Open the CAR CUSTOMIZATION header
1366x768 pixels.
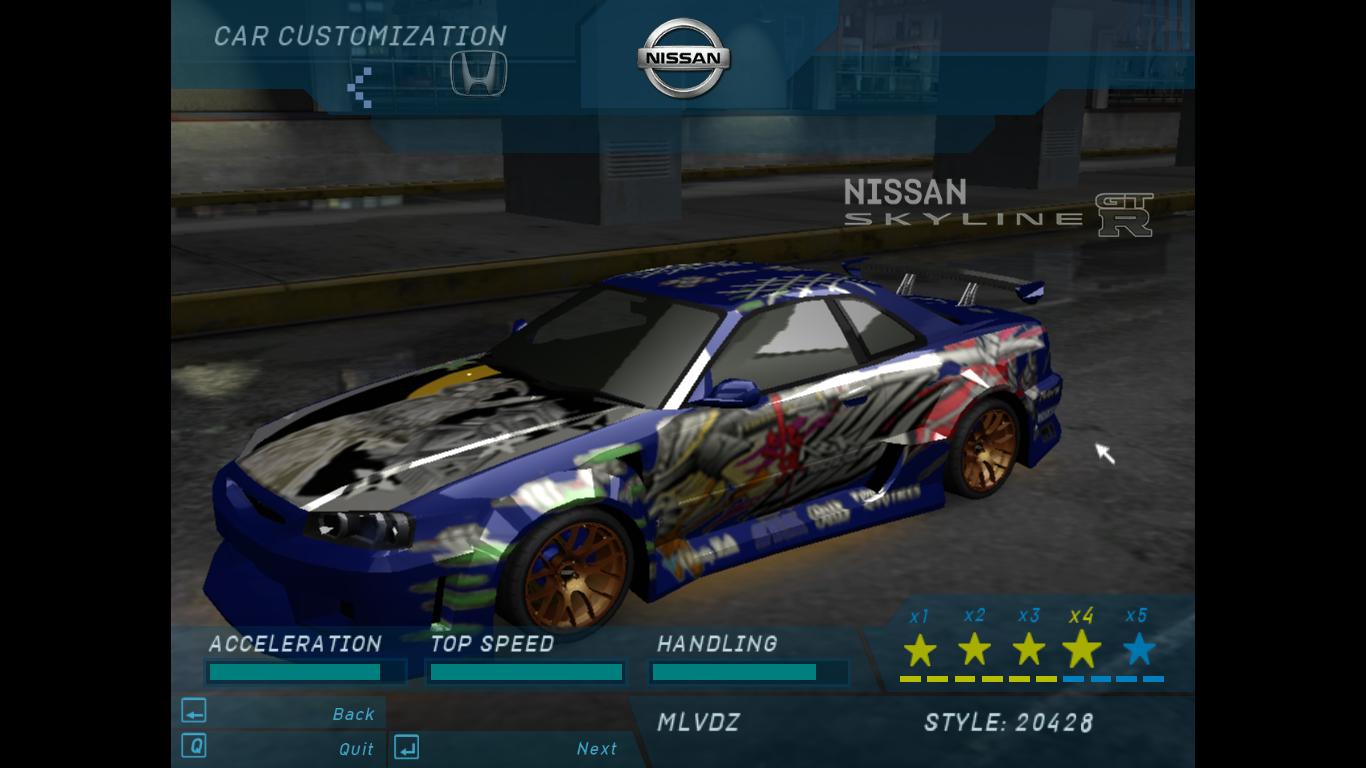359,35
